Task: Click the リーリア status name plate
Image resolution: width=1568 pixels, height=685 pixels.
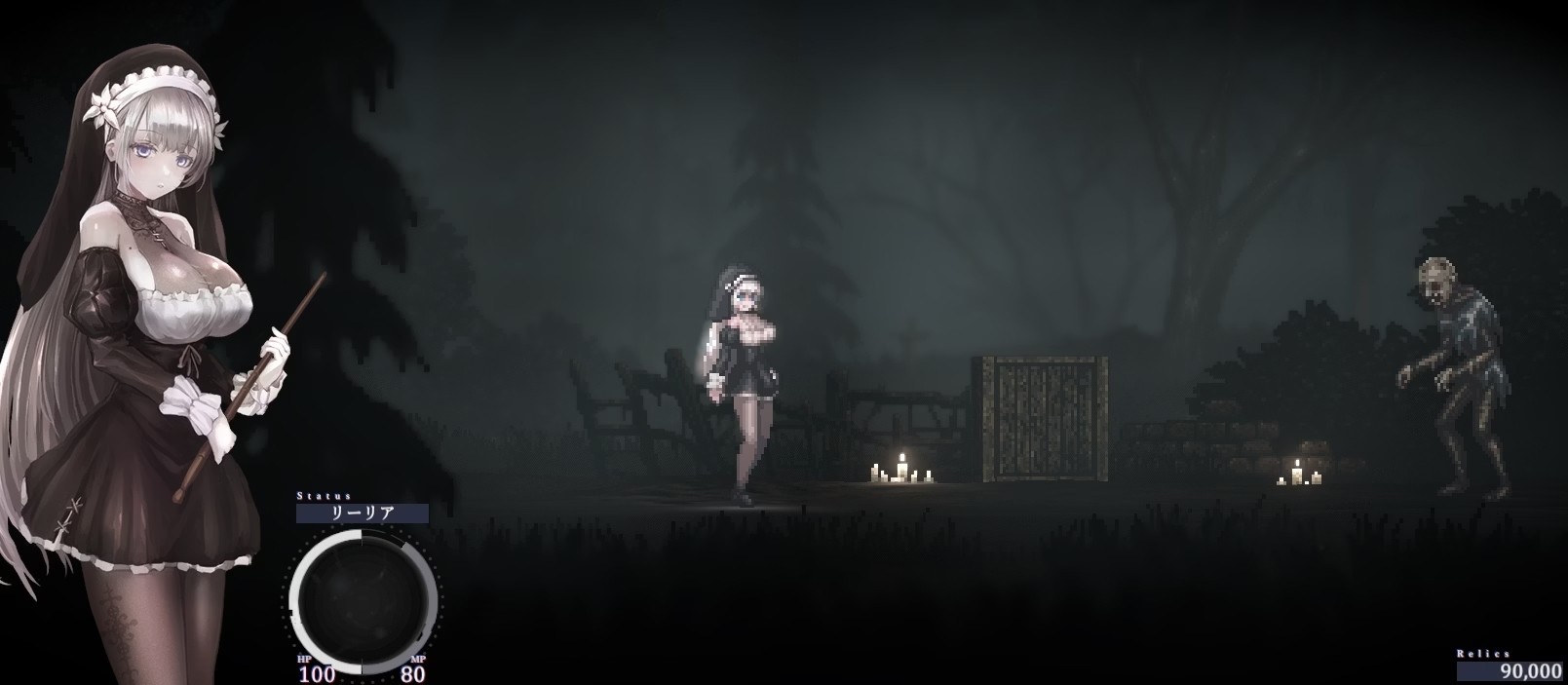Action: [x=362, y=514]
